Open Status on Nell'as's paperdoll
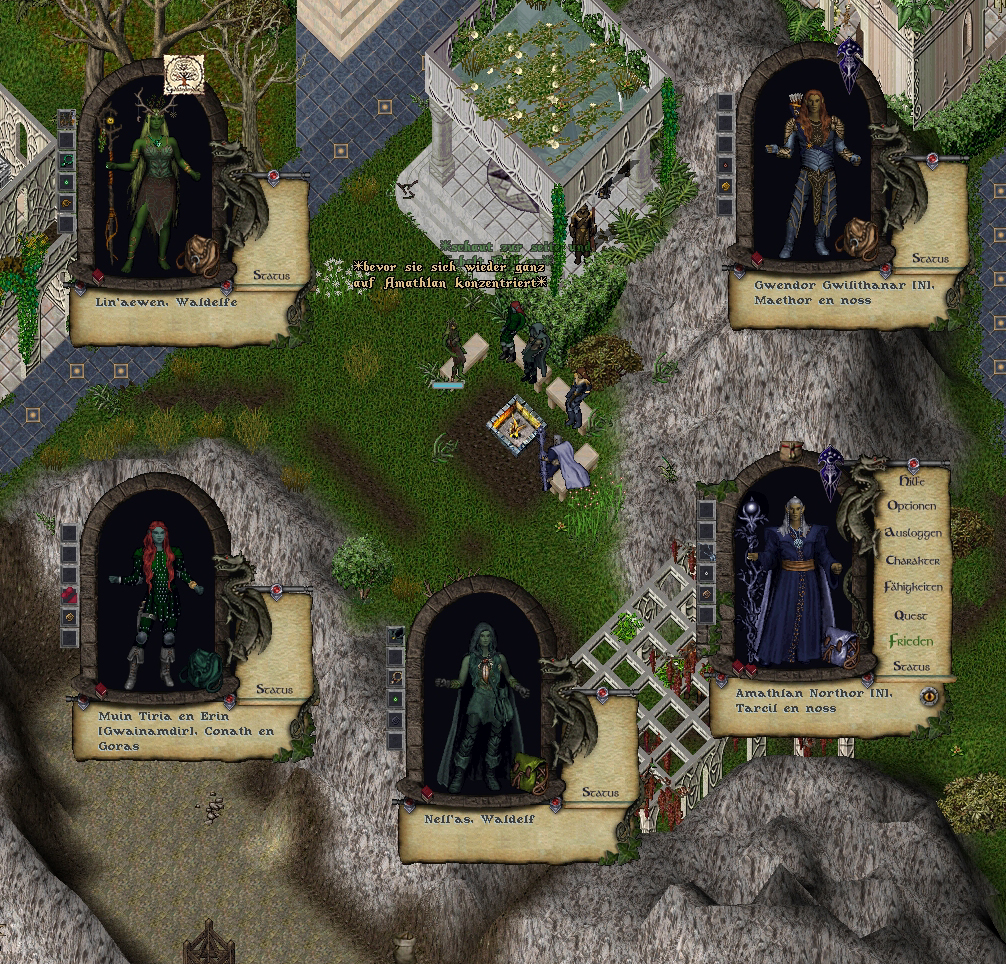The image size is (1006, 964). pyautogui.click(x=600, y=792)
